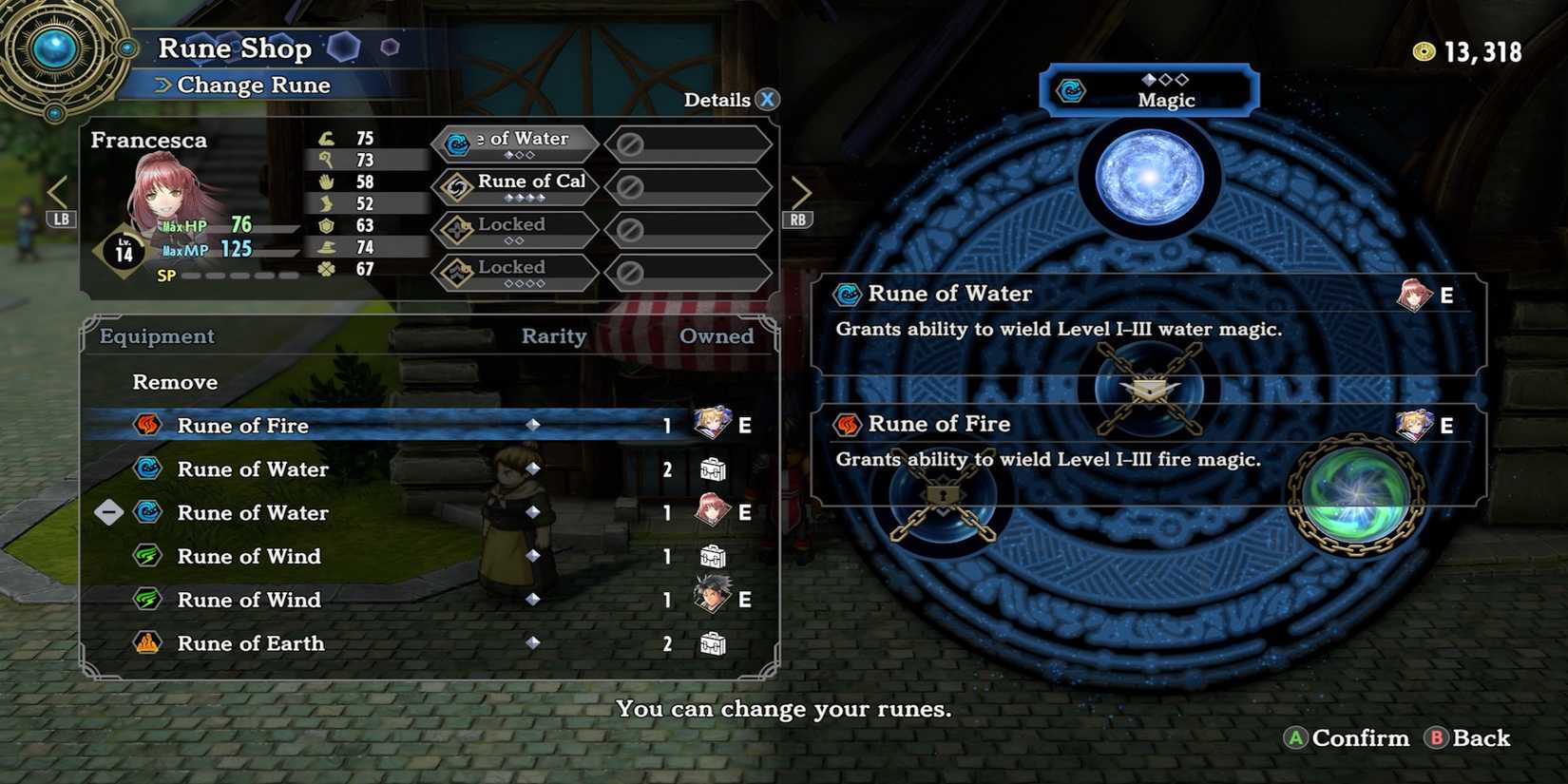
Task: Click the blue Rune of Water swirl icon
Action: [x=147, y=469]
